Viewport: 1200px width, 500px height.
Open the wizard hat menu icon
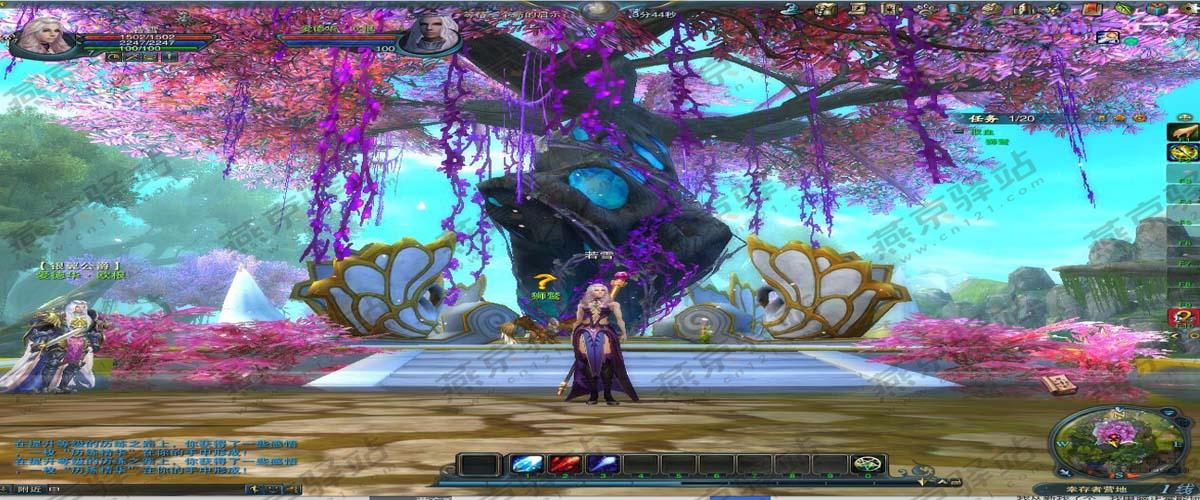coord(792,9)
